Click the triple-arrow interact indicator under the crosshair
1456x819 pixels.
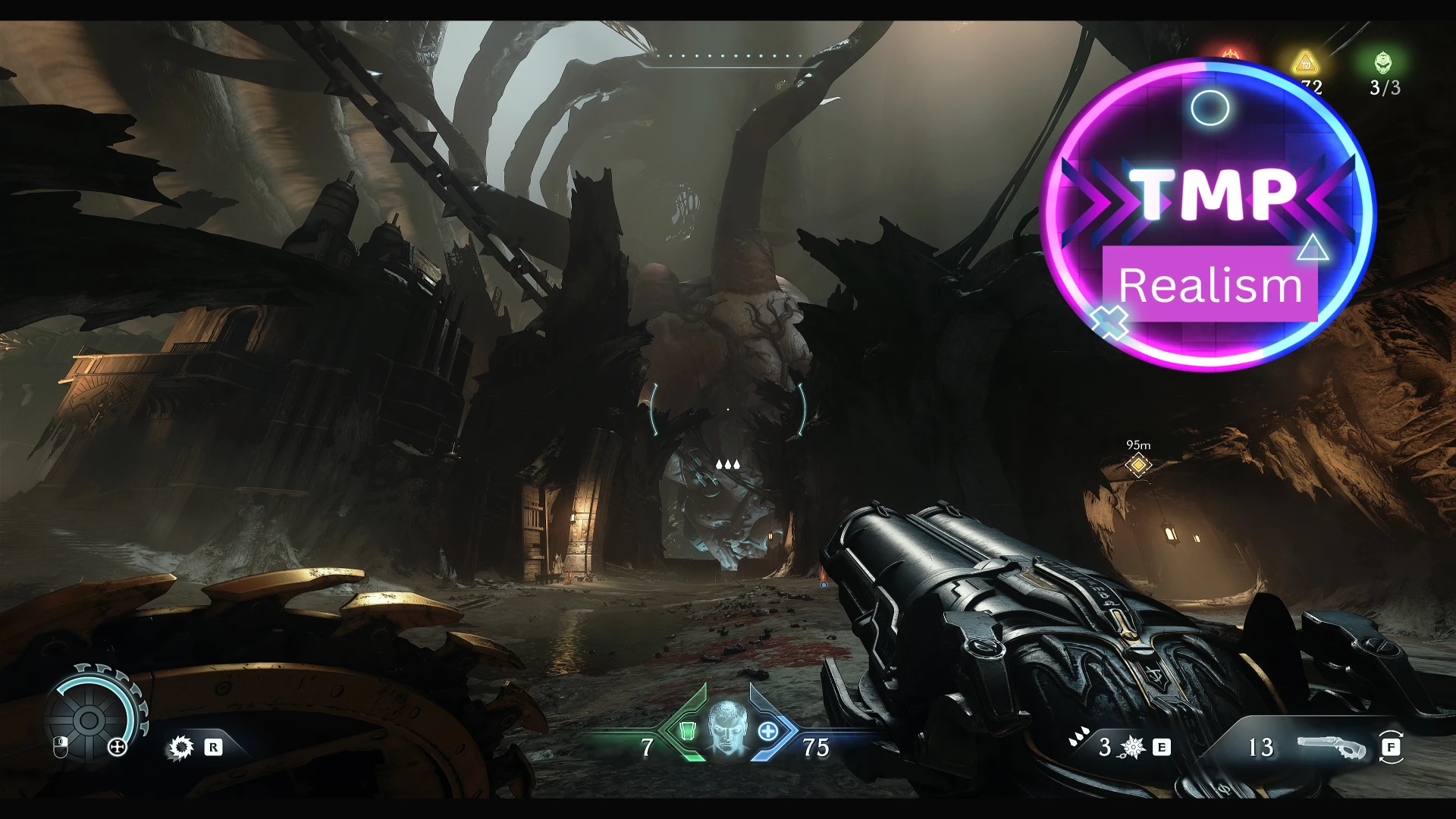click(727, 465)
